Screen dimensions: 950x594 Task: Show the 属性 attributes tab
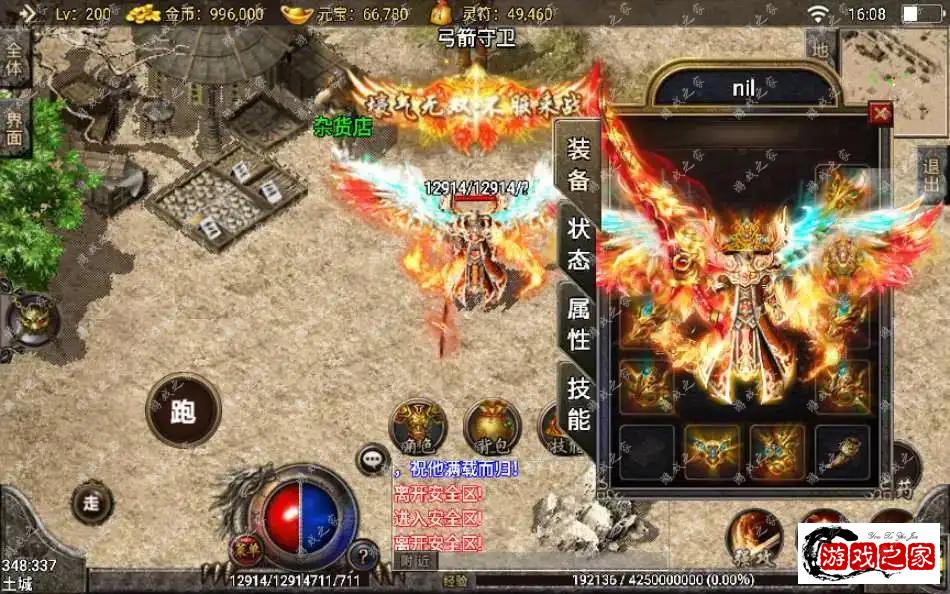point(579,325)
